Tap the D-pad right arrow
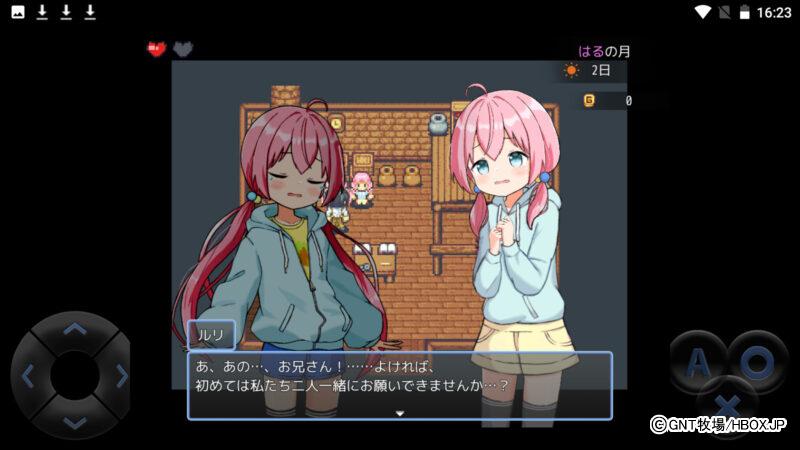The image size is (800, 450). 122,376
